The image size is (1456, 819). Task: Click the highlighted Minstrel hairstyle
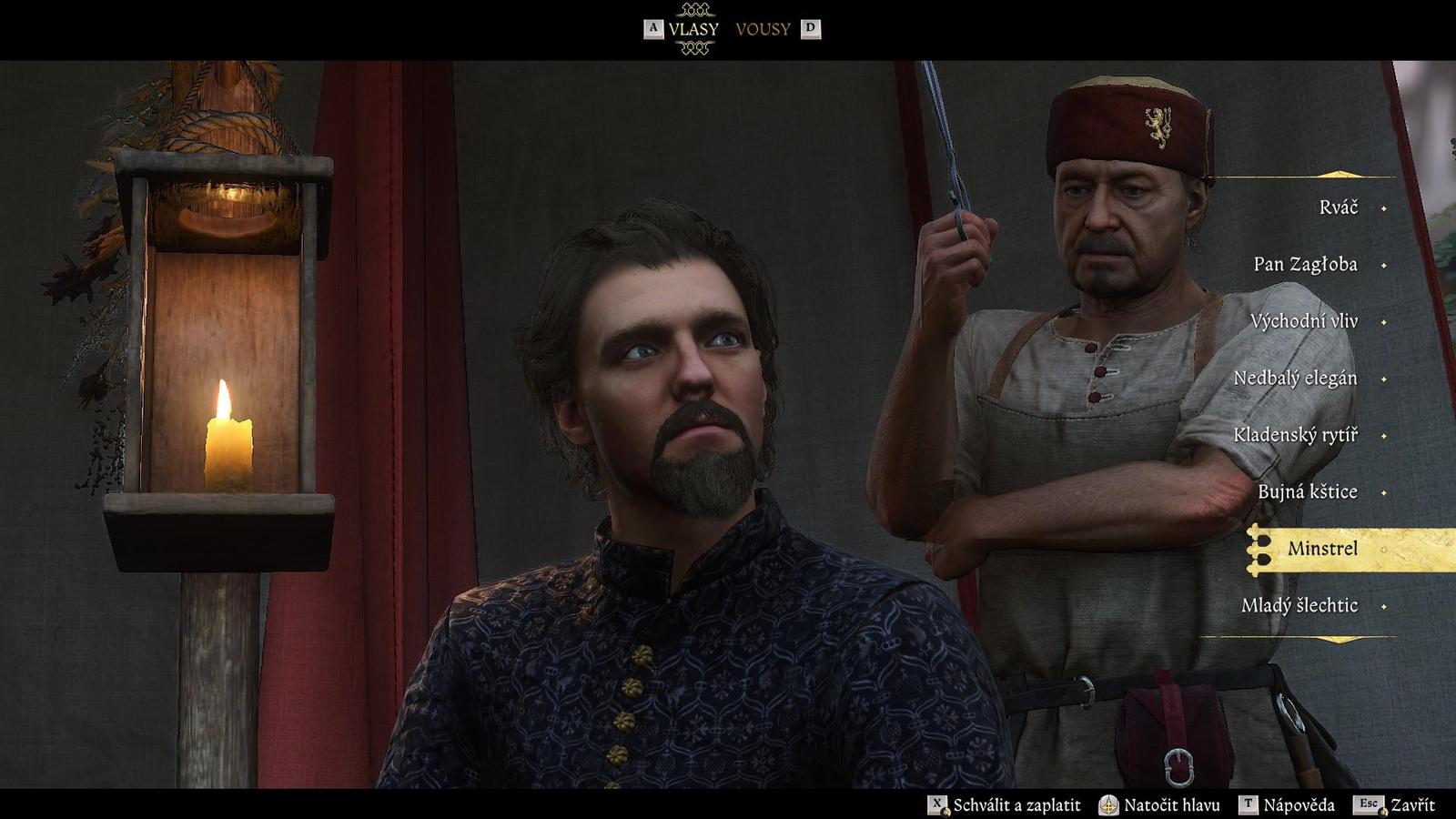(1322, 549)
